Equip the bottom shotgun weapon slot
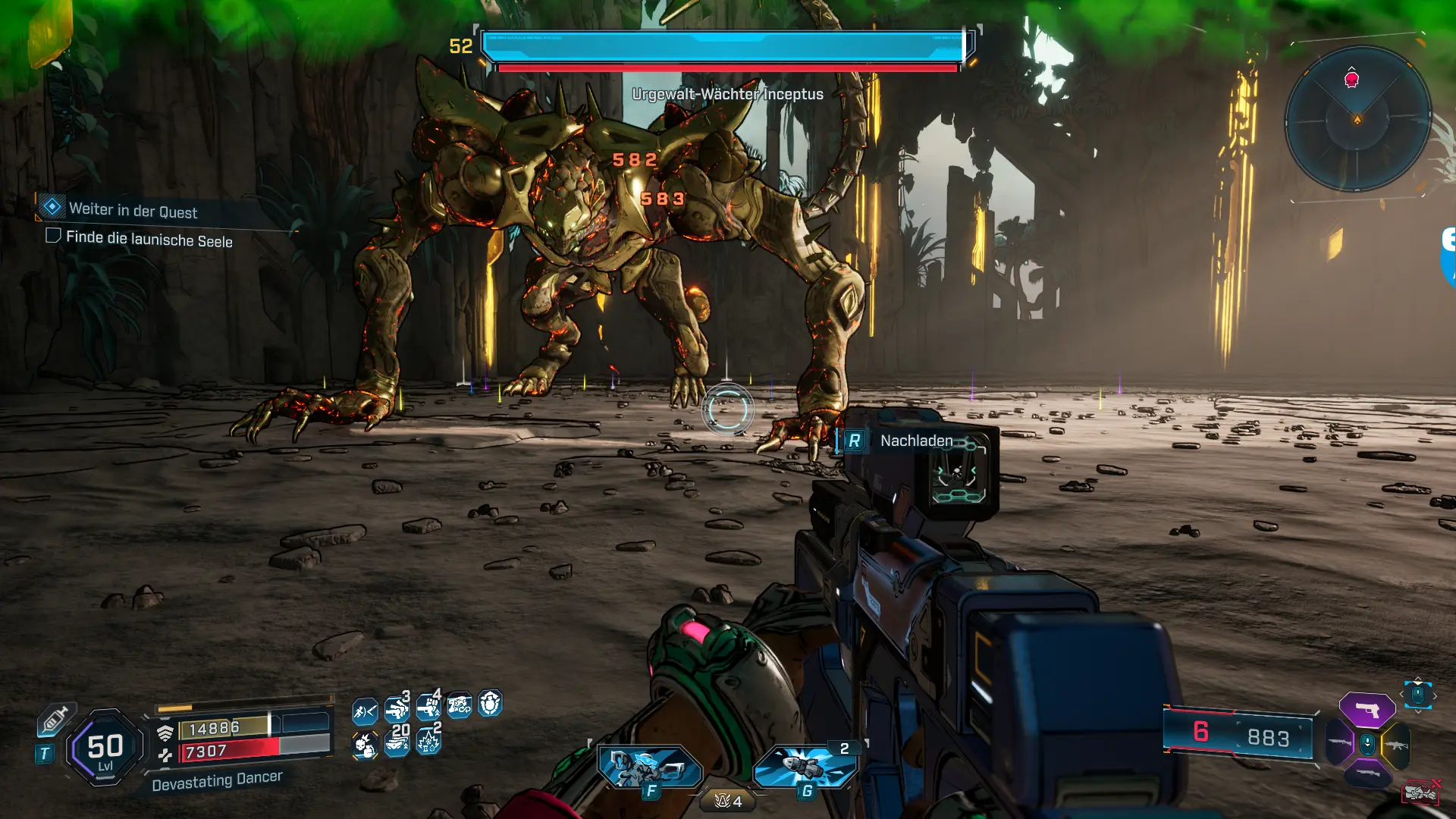Viewport: 1456px width, 819px height. (1367, 773)
